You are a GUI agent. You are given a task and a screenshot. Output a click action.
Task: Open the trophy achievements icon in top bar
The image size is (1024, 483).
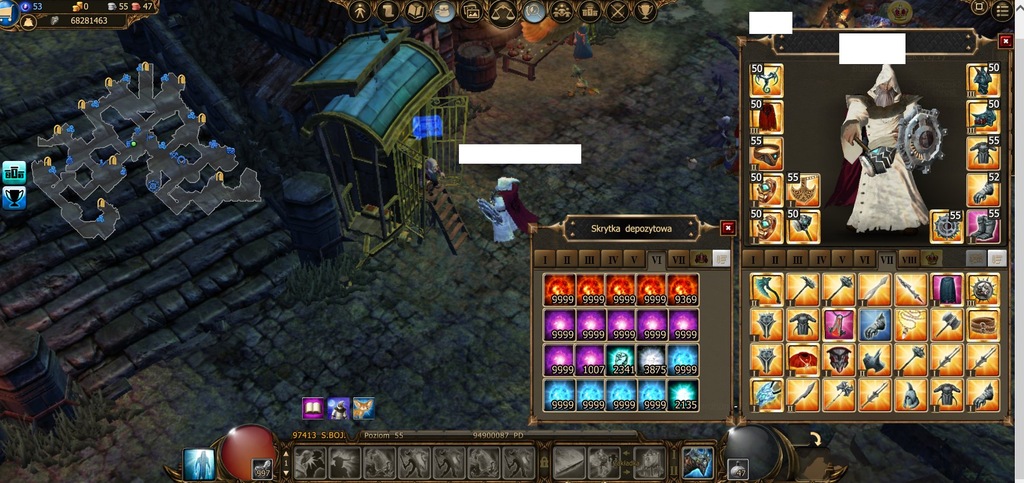[646, 11]
